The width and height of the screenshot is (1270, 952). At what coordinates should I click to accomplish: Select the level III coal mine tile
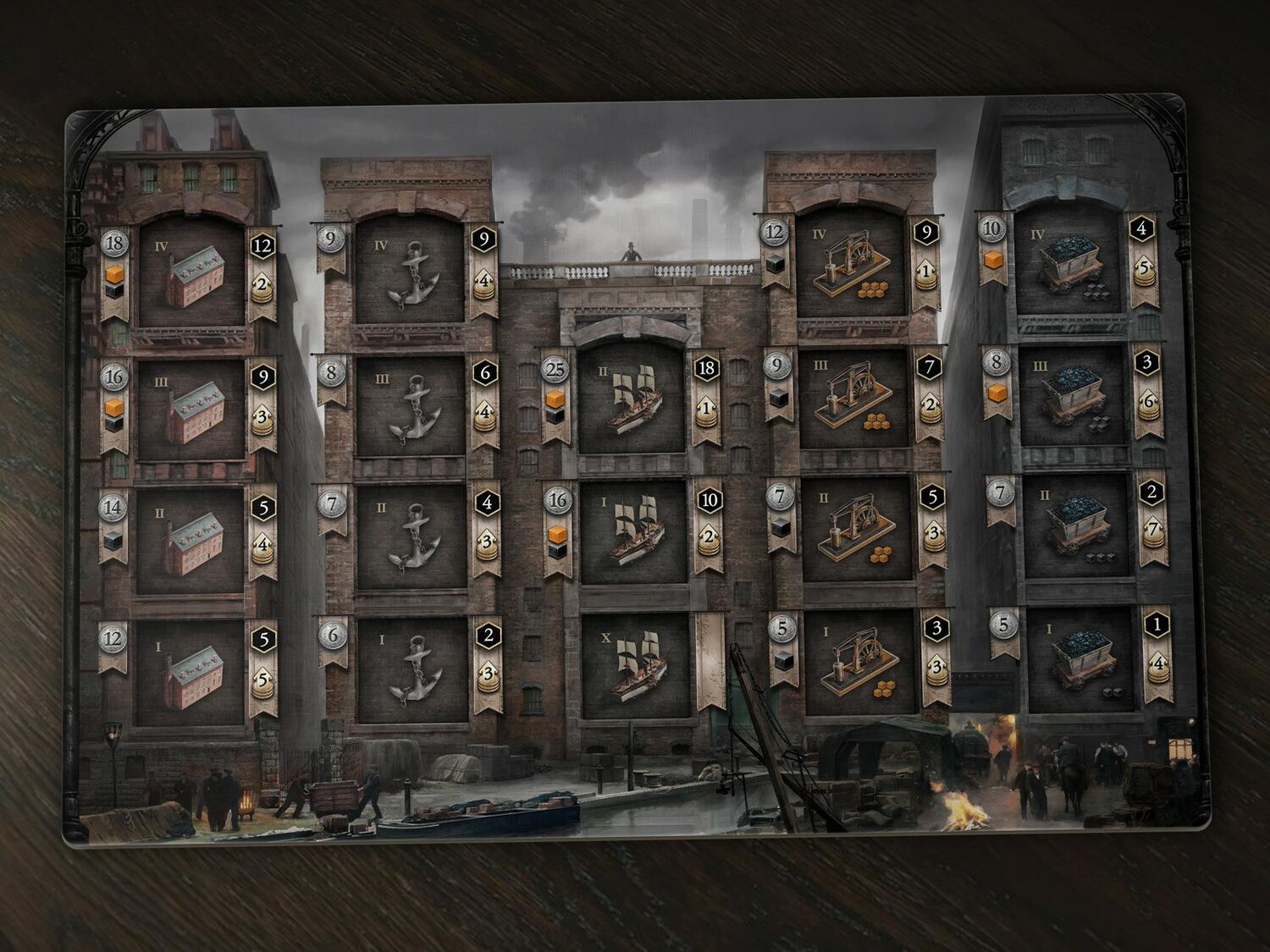[x=1075, y=398]
